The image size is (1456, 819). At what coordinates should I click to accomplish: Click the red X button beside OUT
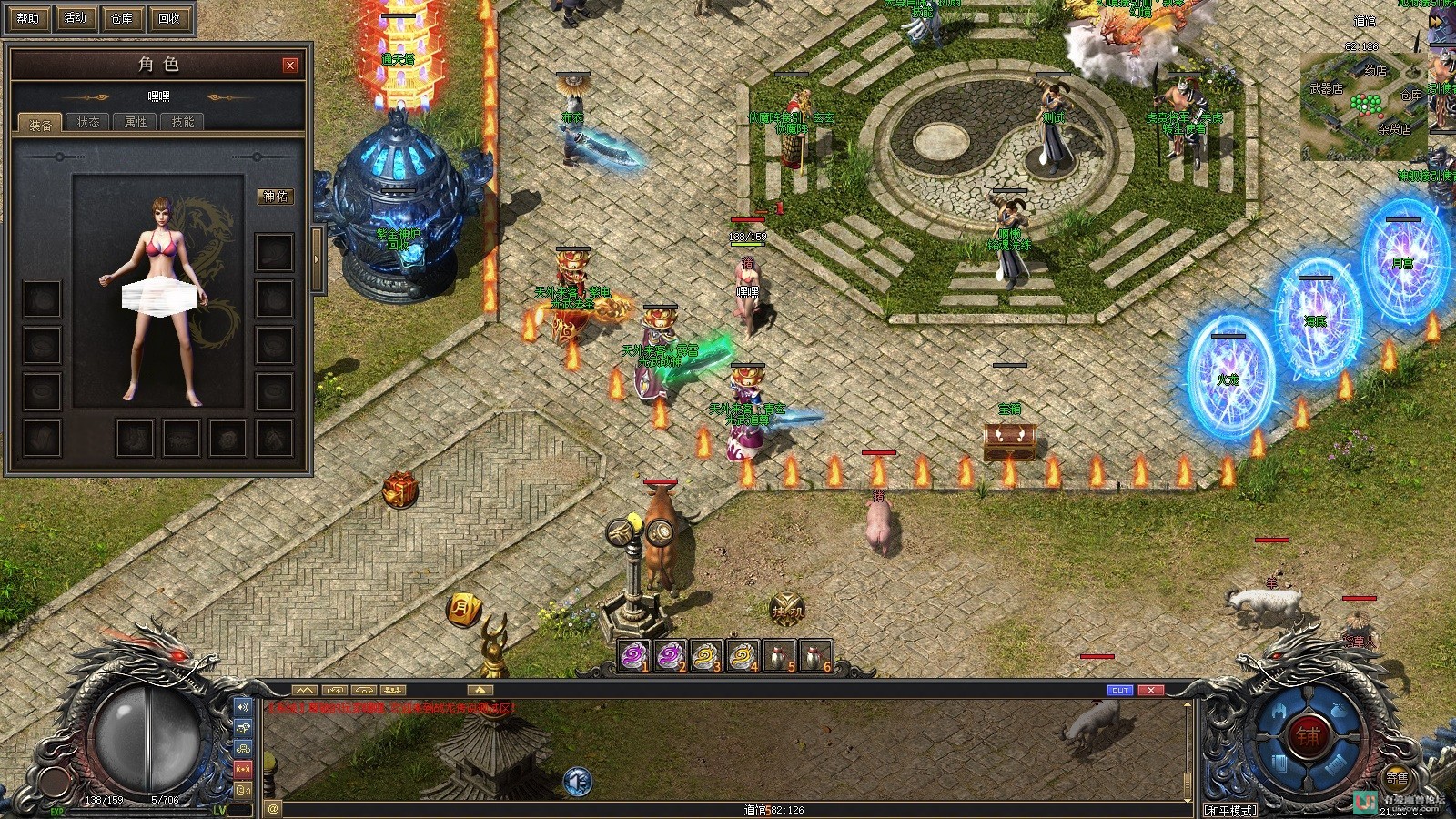coord(1151,691)
